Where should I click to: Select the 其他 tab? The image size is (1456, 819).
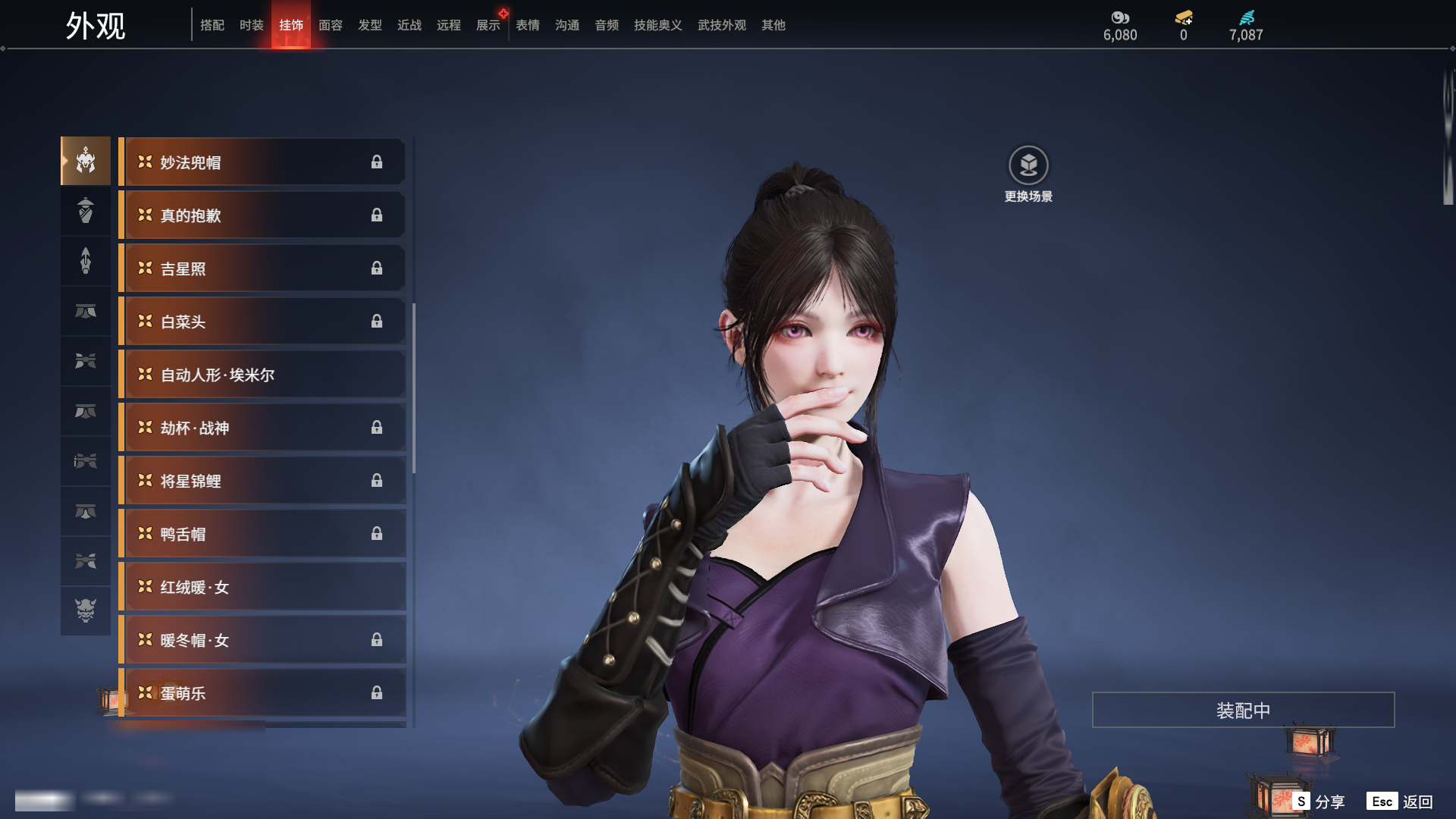tap(773, 26)
